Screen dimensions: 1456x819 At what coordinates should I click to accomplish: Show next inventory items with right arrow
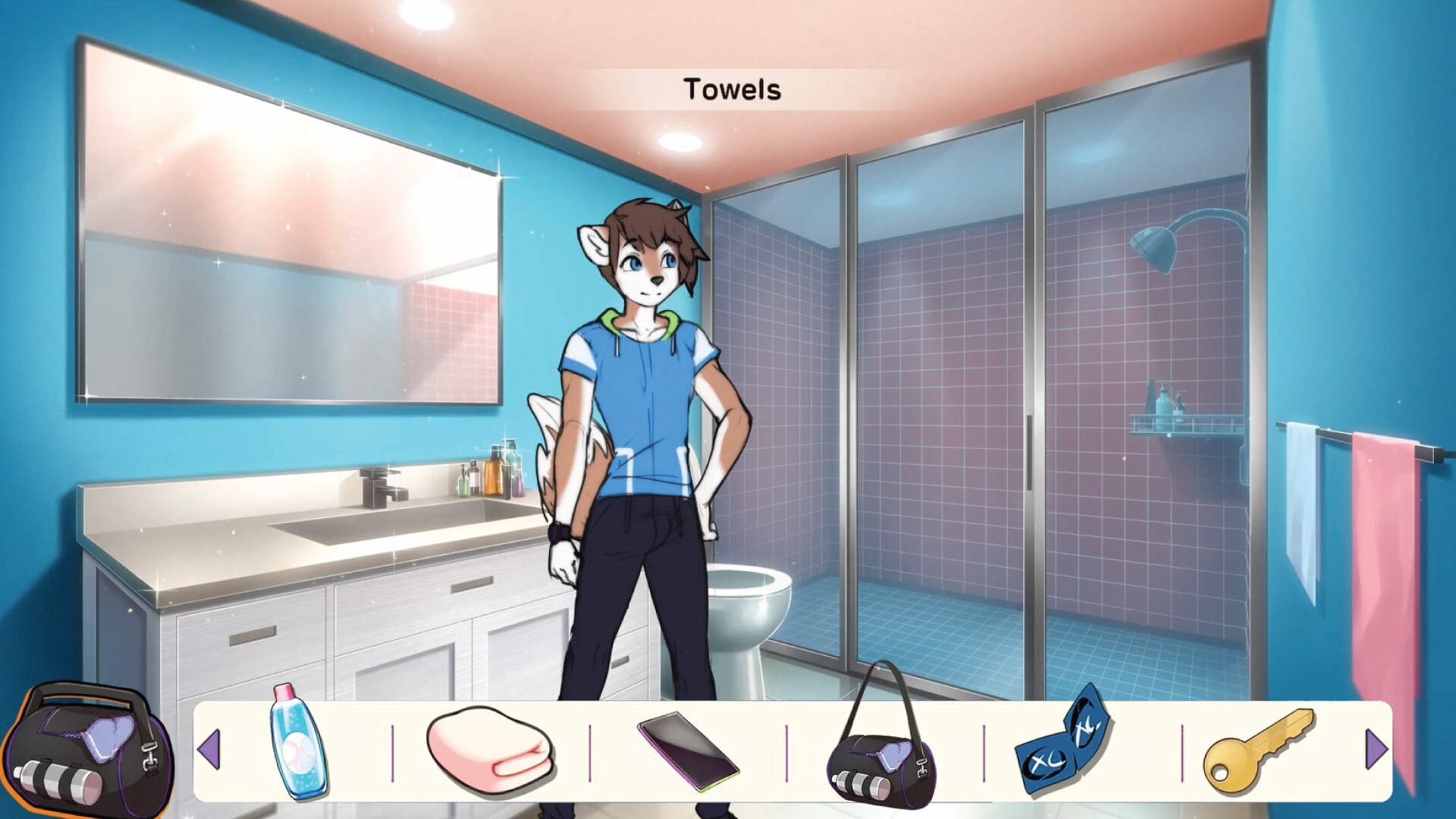click(x=1376, y=750)
